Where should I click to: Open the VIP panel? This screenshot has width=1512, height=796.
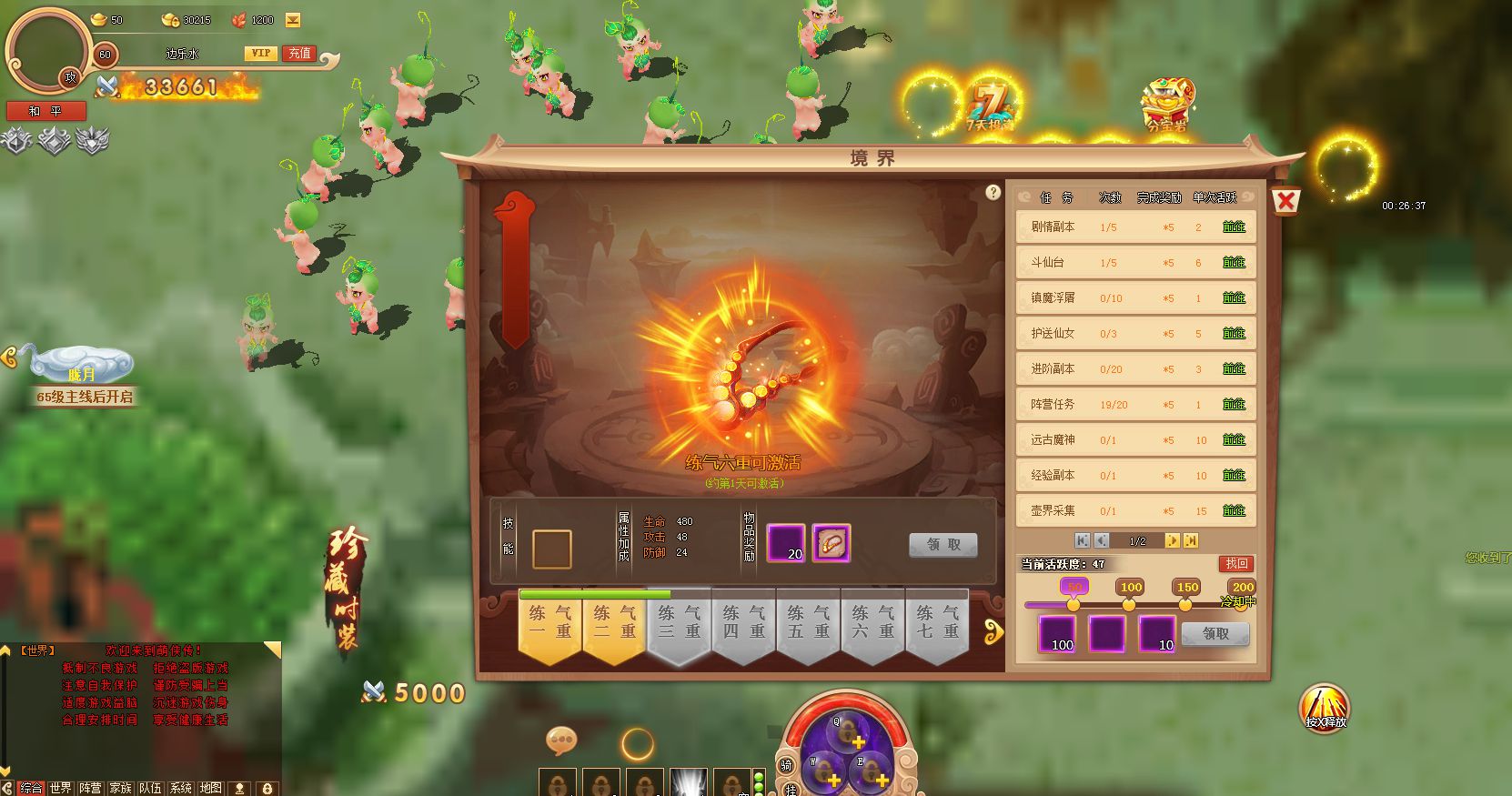(261, 54)
